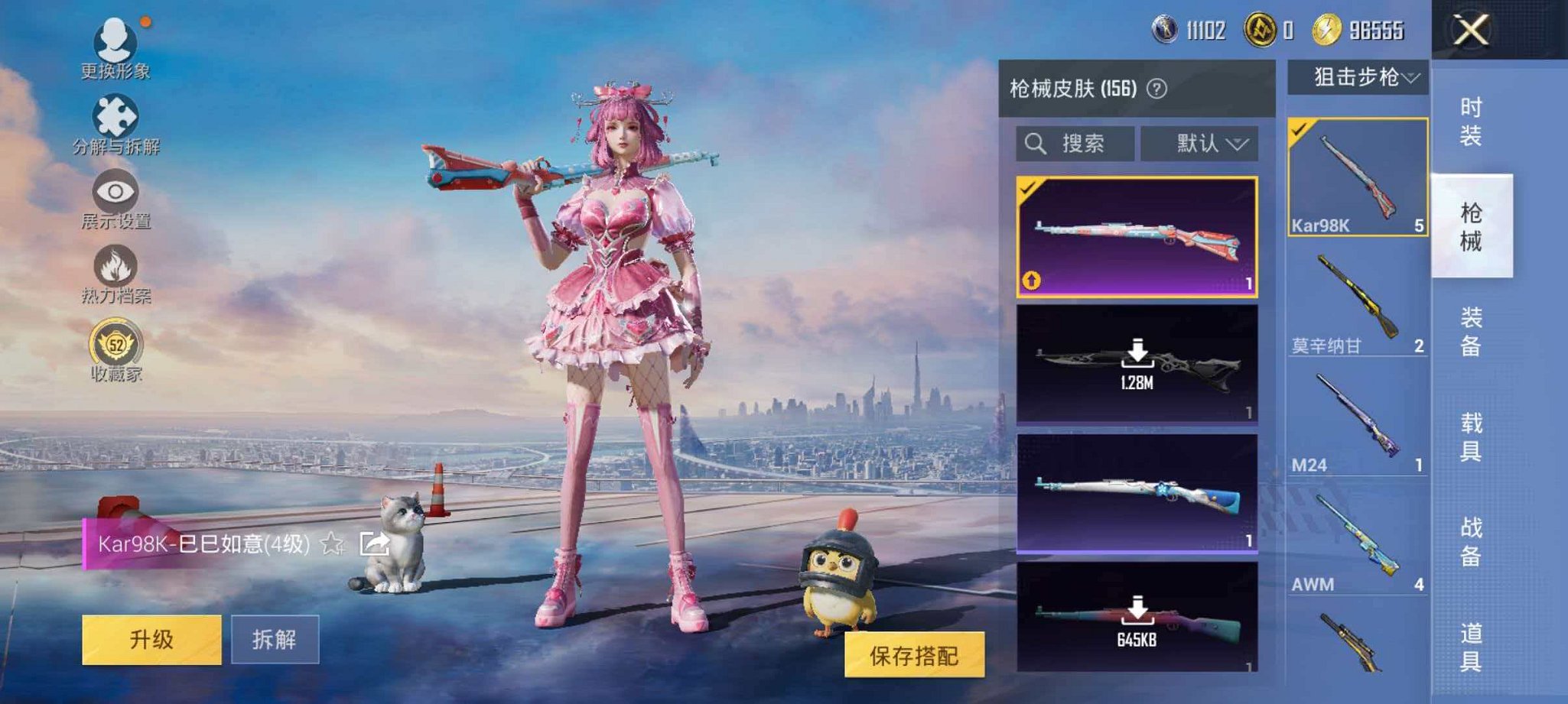Click 保存搭配 to save loadout
1568x704 pixels.
pyautogui.click(x=916, y=656)
